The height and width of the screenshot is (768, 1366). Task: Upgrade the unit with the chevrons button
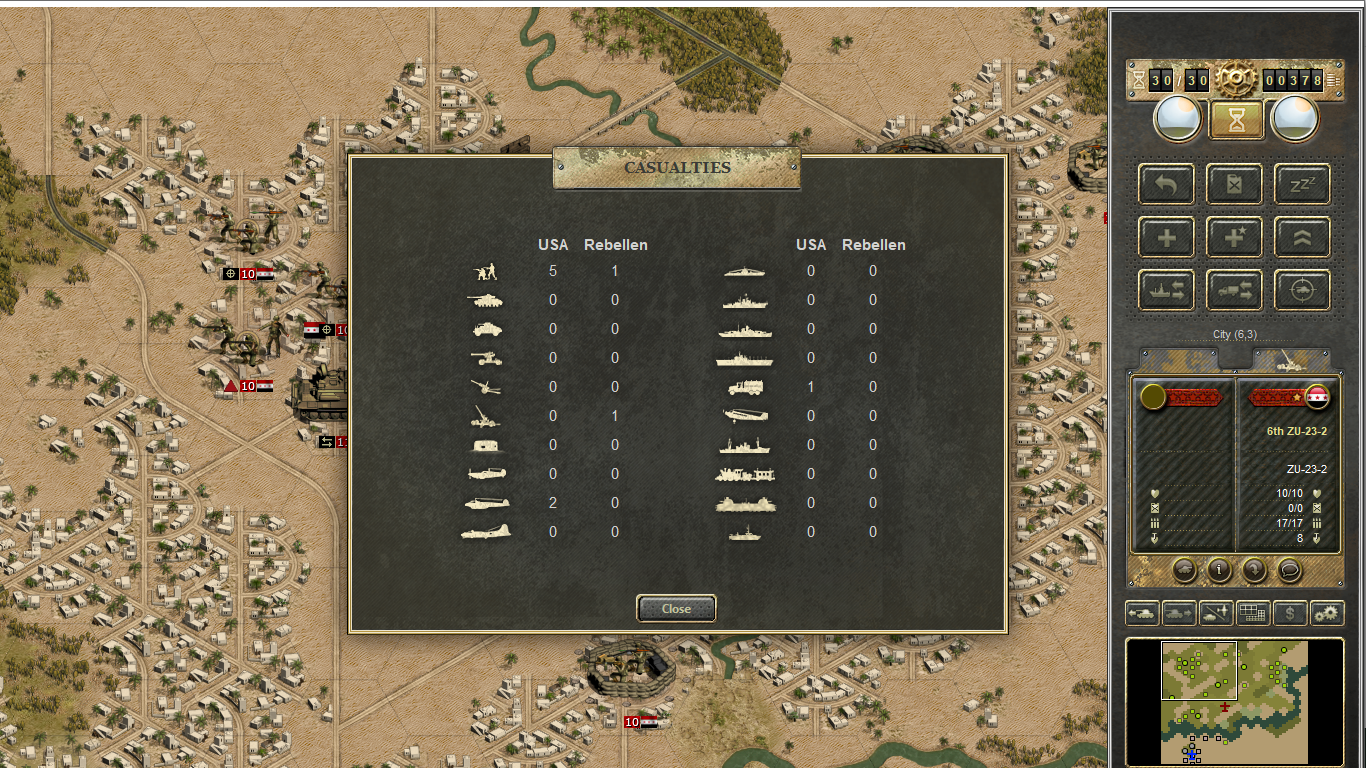pos(1302,237)
